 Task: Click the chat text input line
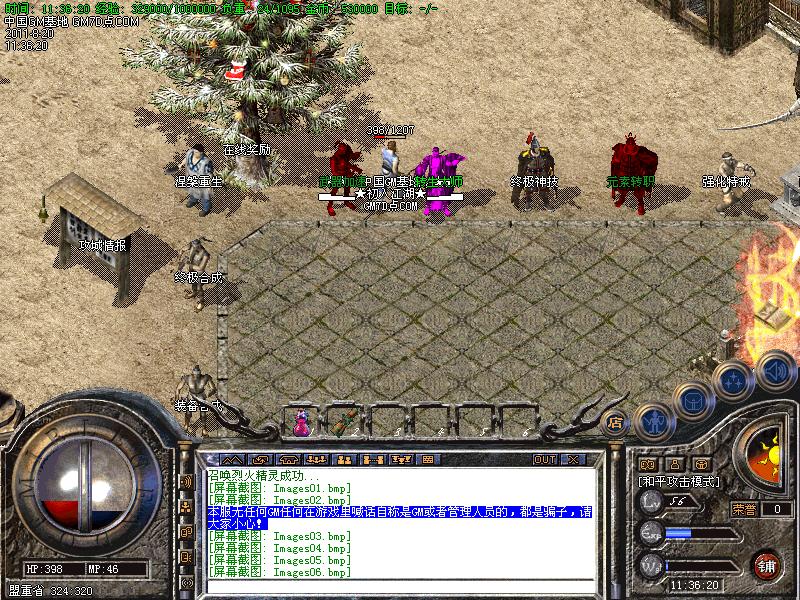400,586
